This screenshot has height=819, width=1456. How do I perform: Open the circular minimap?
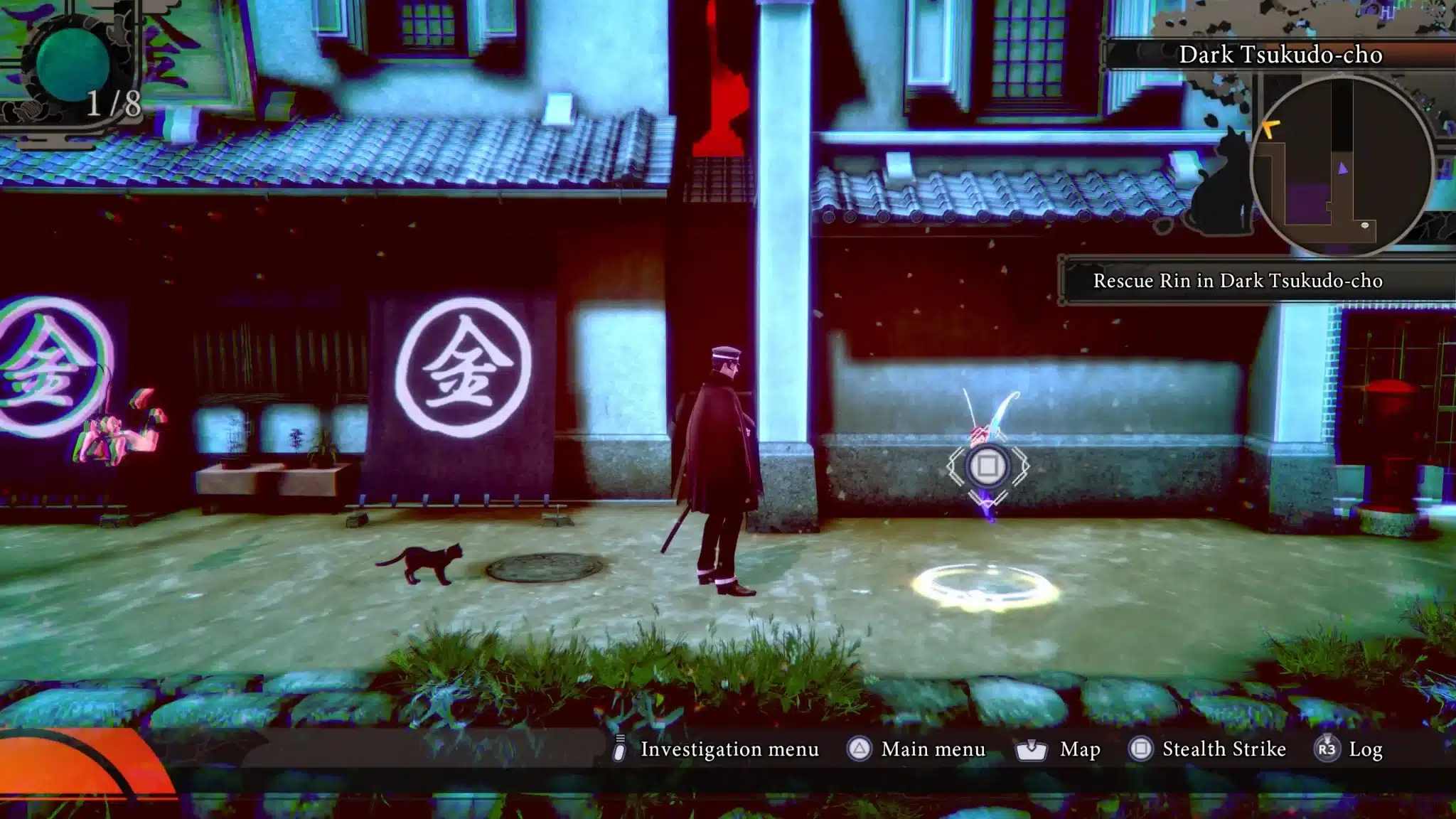point(1341,165)
